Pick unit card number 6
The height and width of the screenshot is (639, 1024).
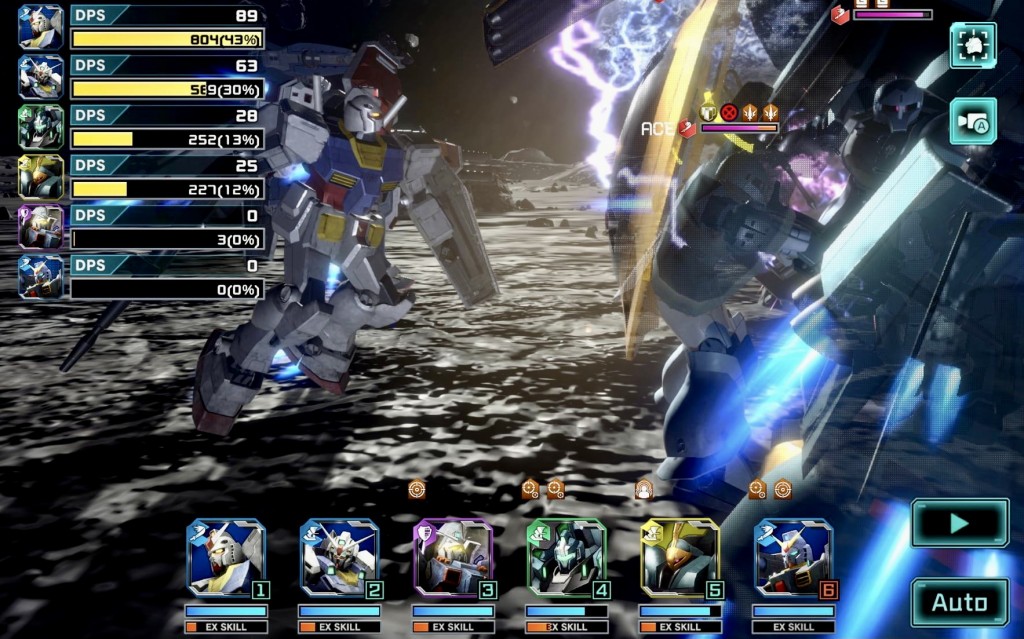point(794,558)
